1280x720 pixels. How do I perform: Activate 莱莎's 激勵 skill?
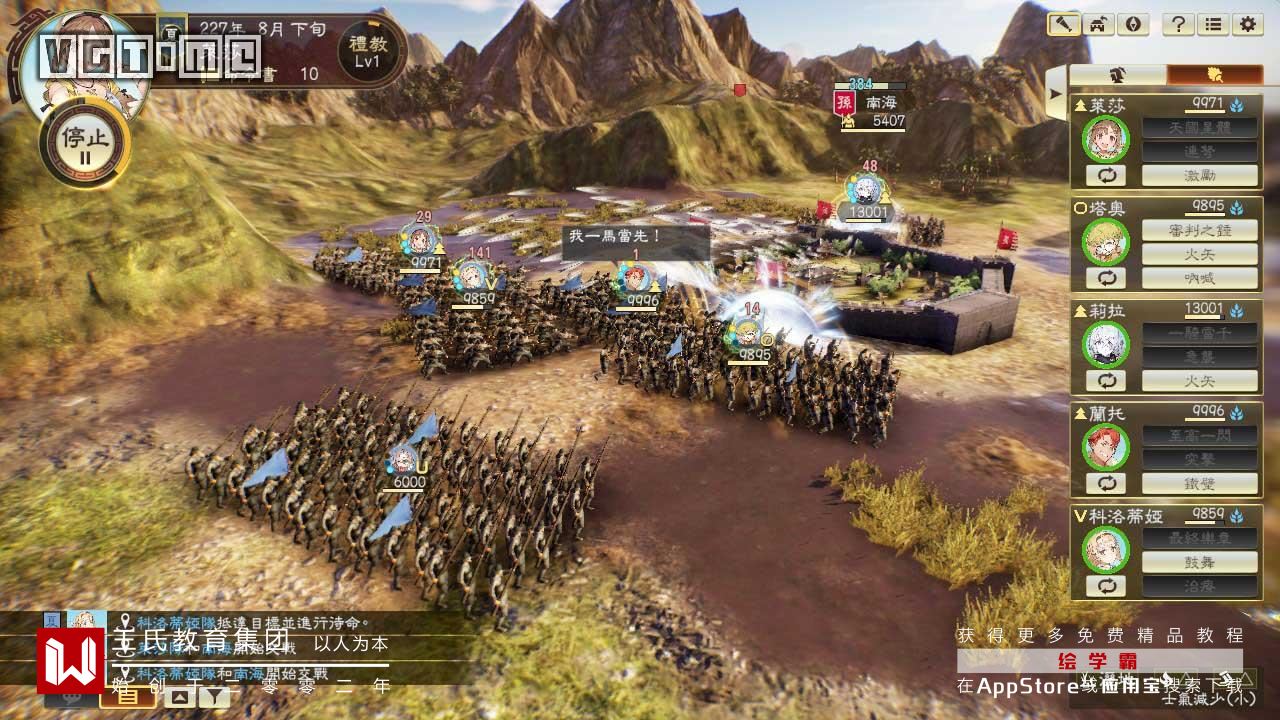(1199, 176)
